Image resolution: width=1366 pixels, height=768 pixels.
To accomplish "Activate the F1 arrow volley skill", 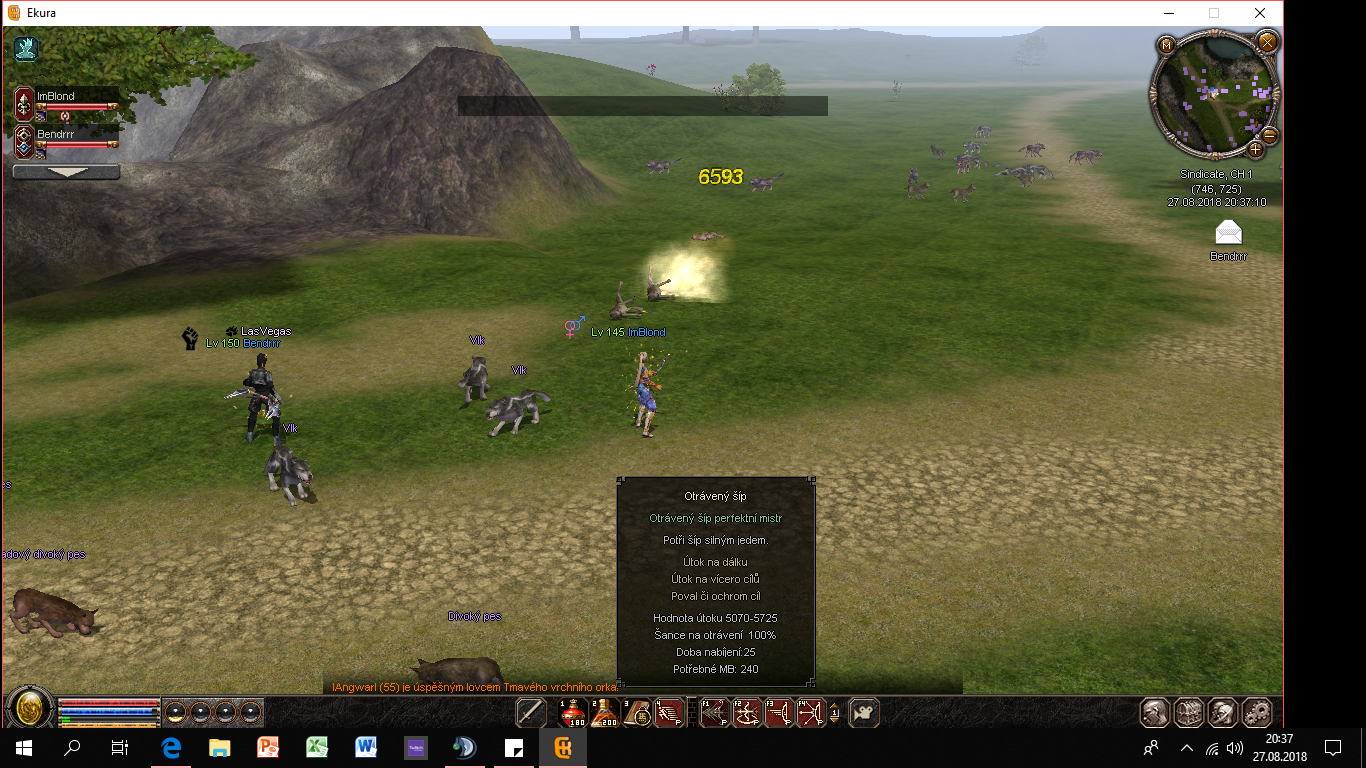I will coord(714,712).
